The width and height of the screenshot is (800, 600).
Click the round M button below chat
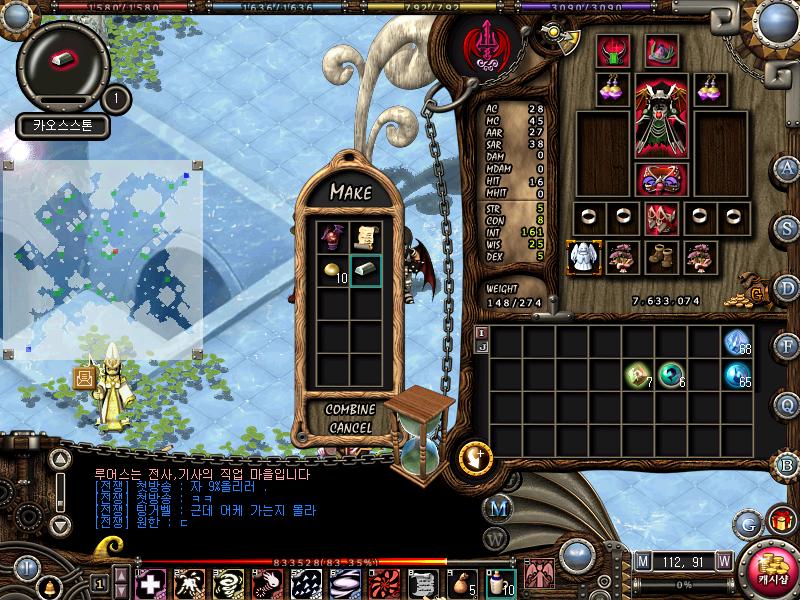pyautogui.click(x=497, y=508)
